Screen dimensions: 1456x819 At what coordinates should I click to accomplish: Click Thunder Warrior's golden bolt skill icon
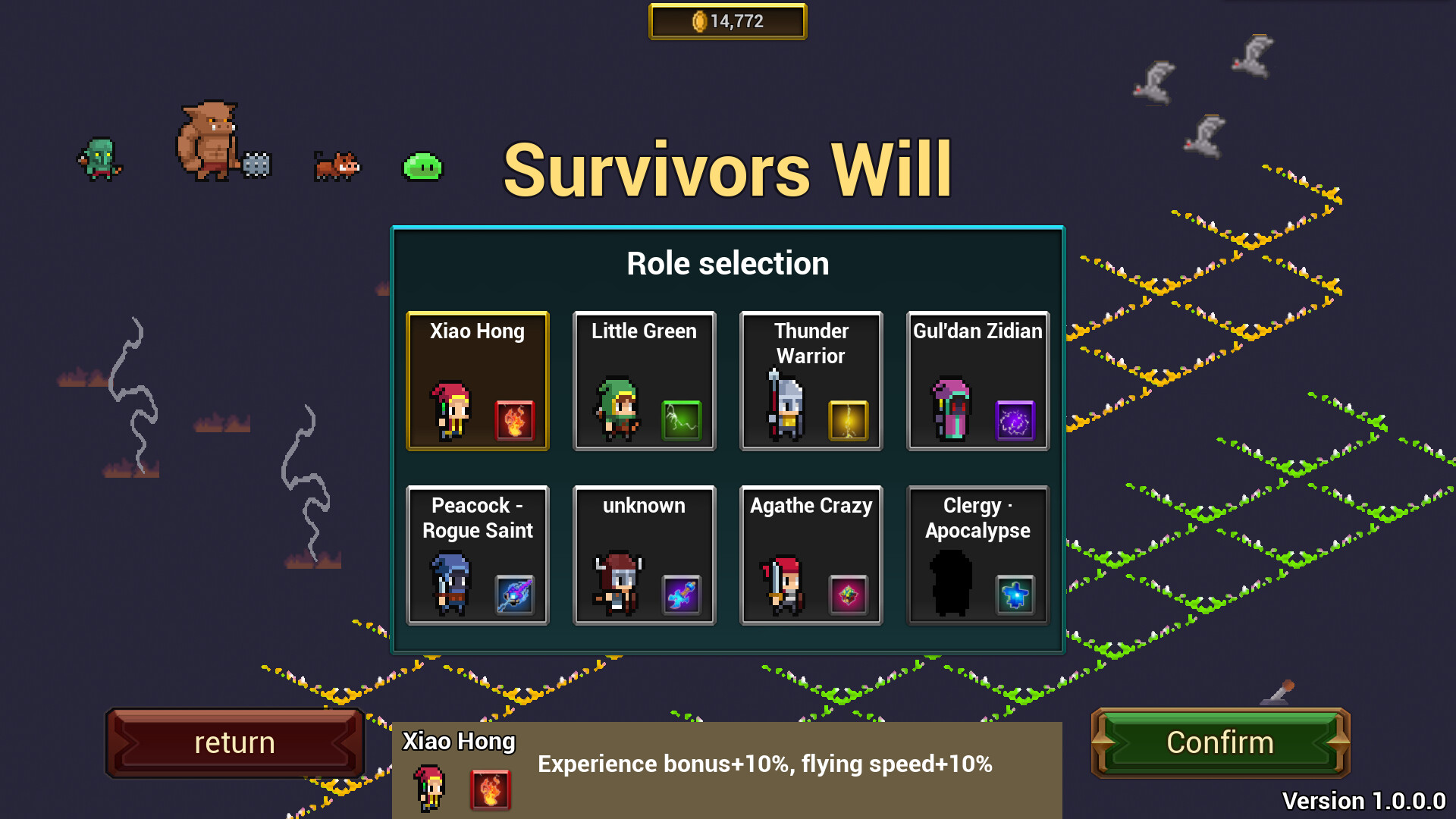tap(847, 419)
